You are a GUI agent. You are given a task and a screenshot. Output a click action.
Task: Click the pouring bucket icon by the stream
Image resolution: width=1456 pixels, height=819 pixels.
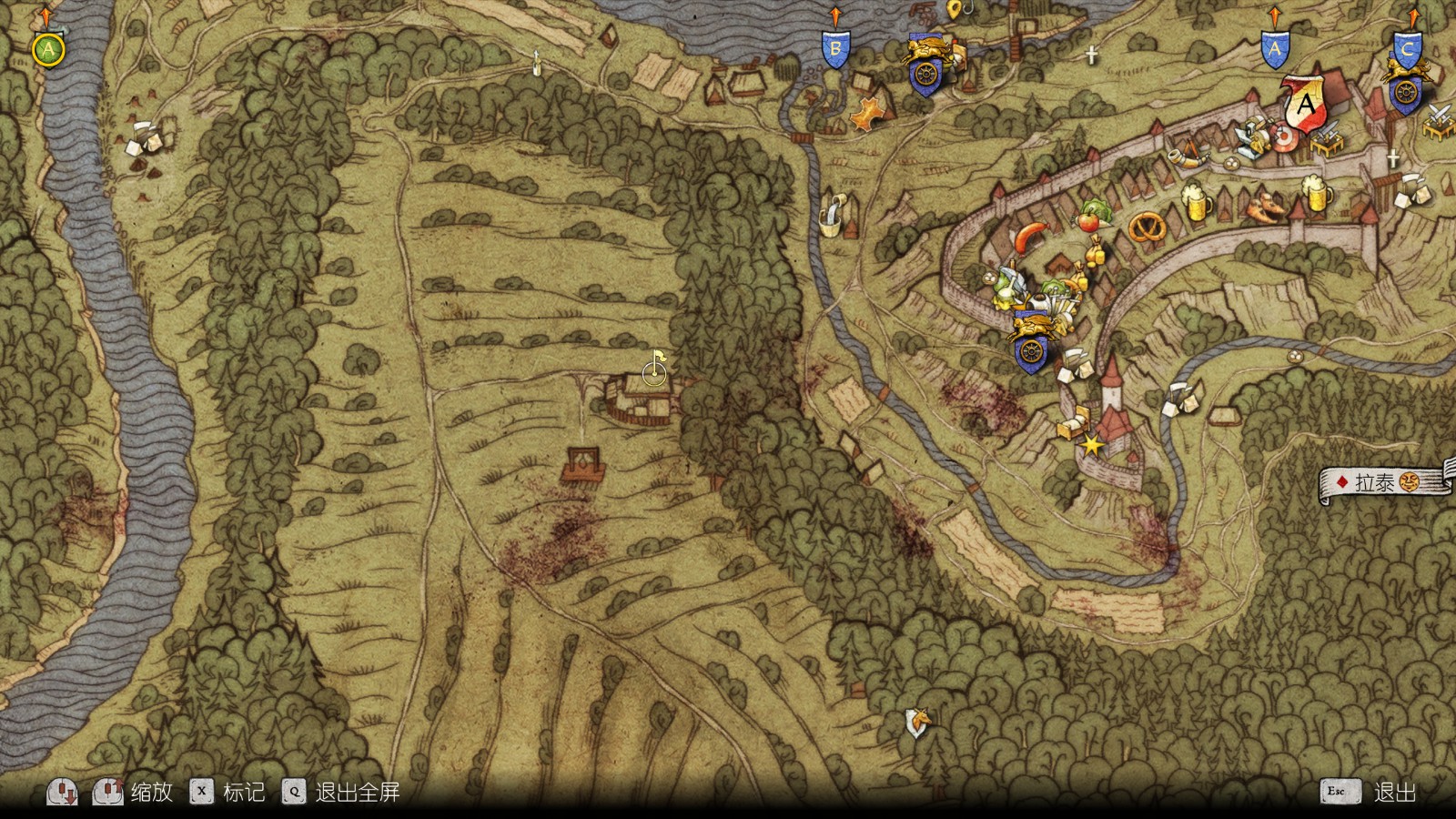[x=831, y=213]
